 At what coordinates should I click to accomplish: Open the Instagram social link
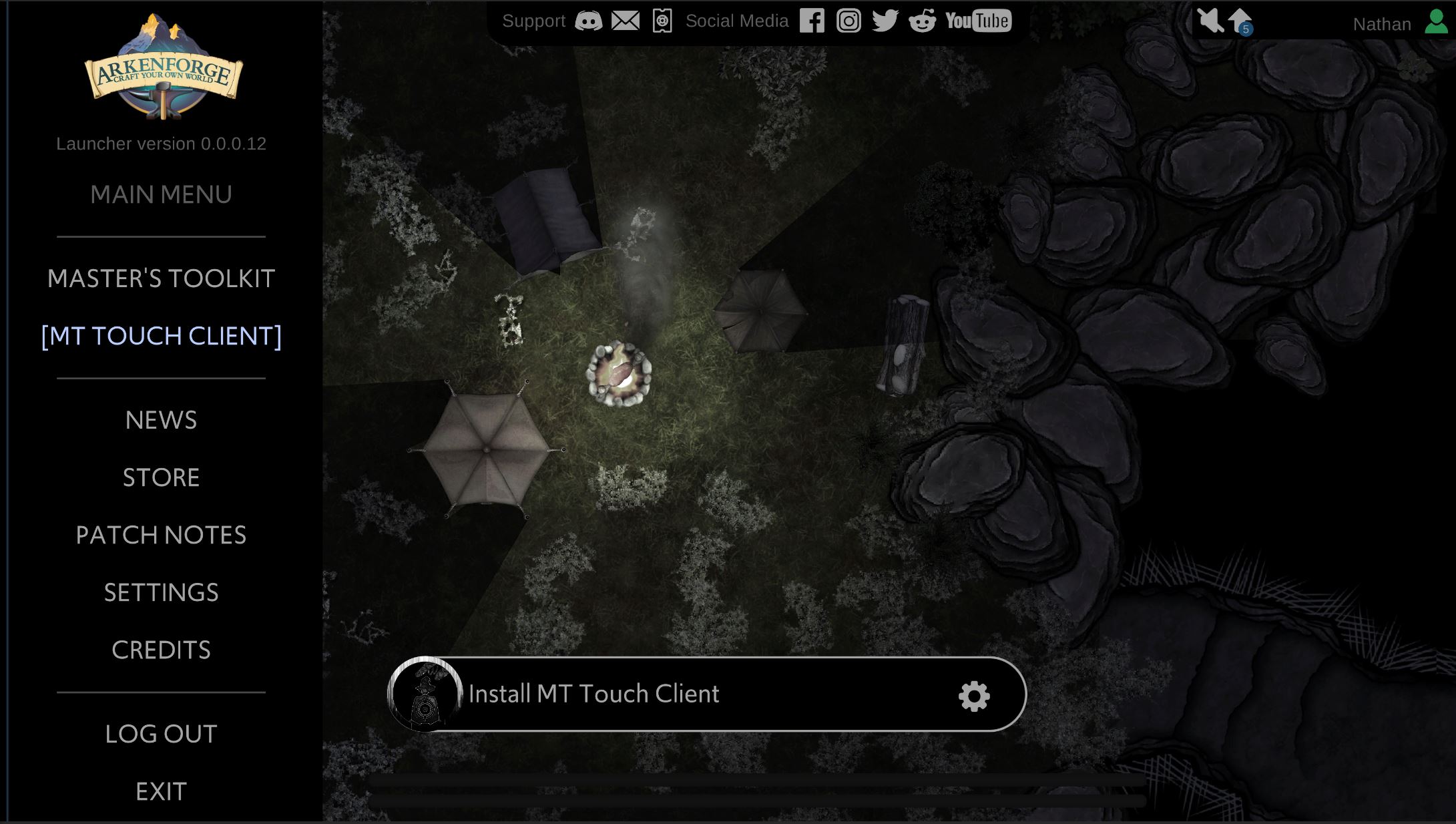pyautogui.click(x=848, y=21)
